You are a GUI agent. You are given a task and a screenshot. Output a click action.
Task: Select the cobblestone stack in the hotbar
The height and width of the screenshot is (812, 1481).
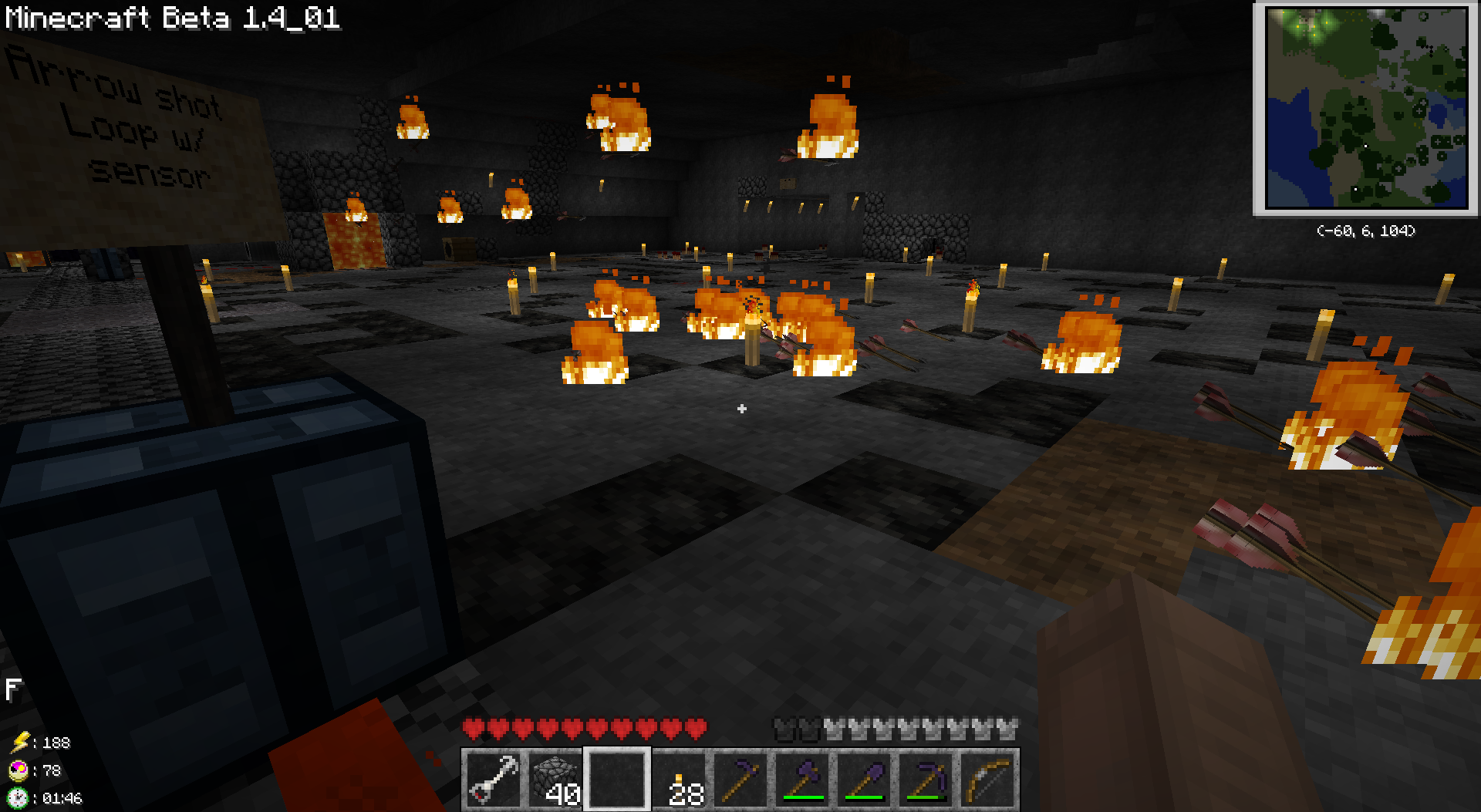point(555,779)
